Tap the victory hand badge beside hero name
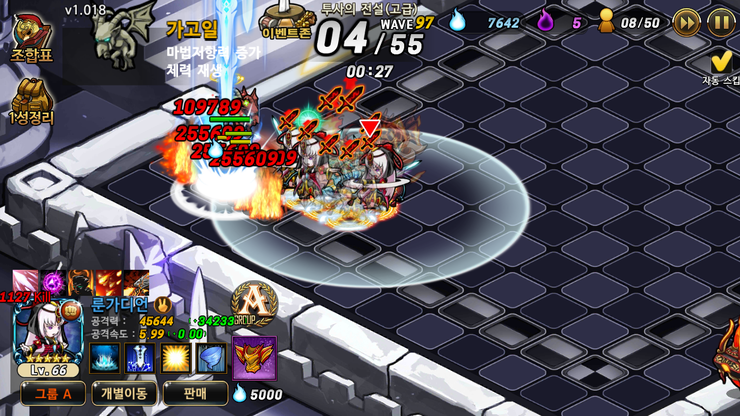The image size is (740, 416). 161,303
